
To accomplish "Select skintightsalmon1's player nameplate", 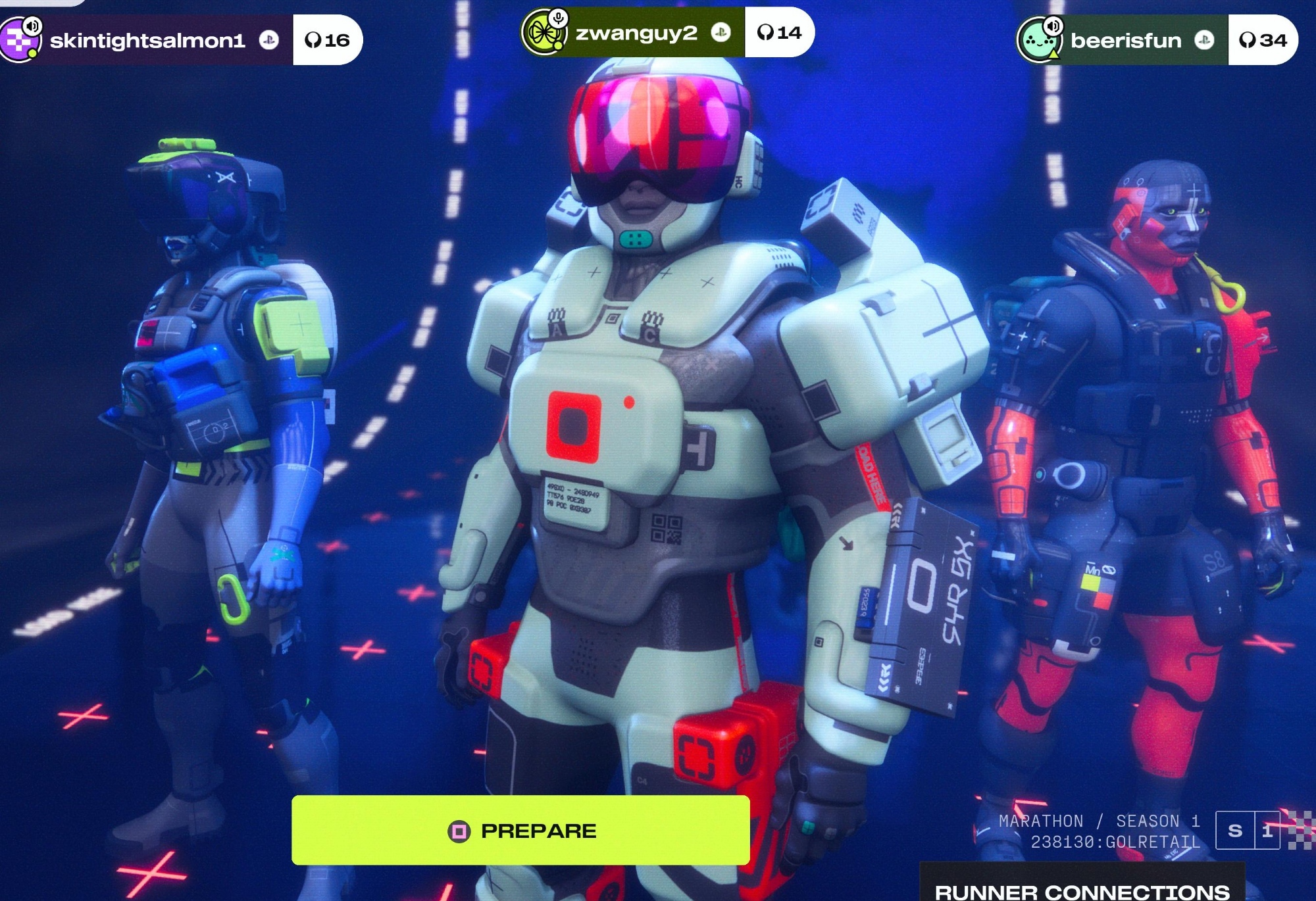I will pos(147,41).
